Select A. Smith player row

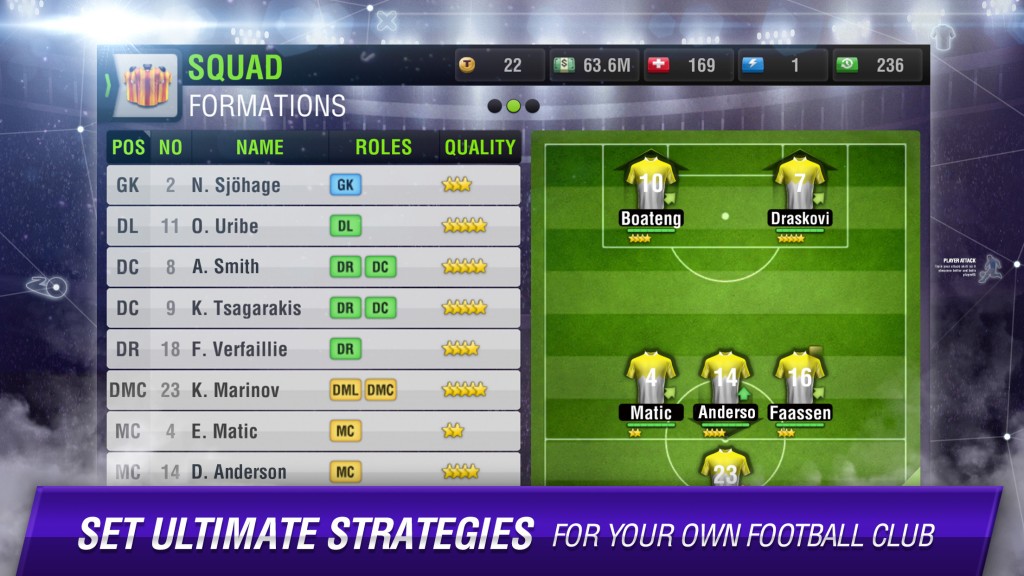(313, 267)
